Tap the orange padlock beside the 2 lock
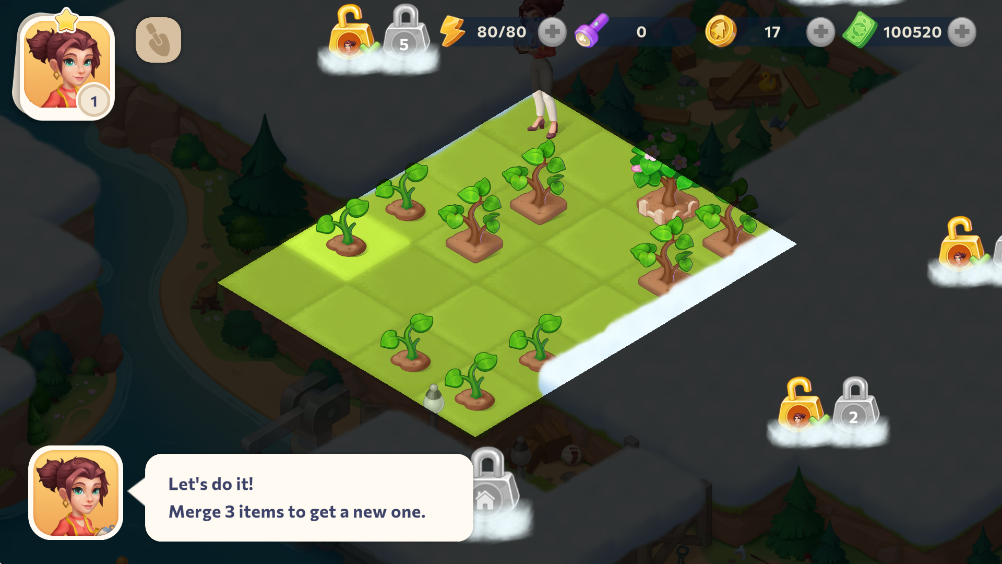The image size is (1002, 564). [799, 405]
